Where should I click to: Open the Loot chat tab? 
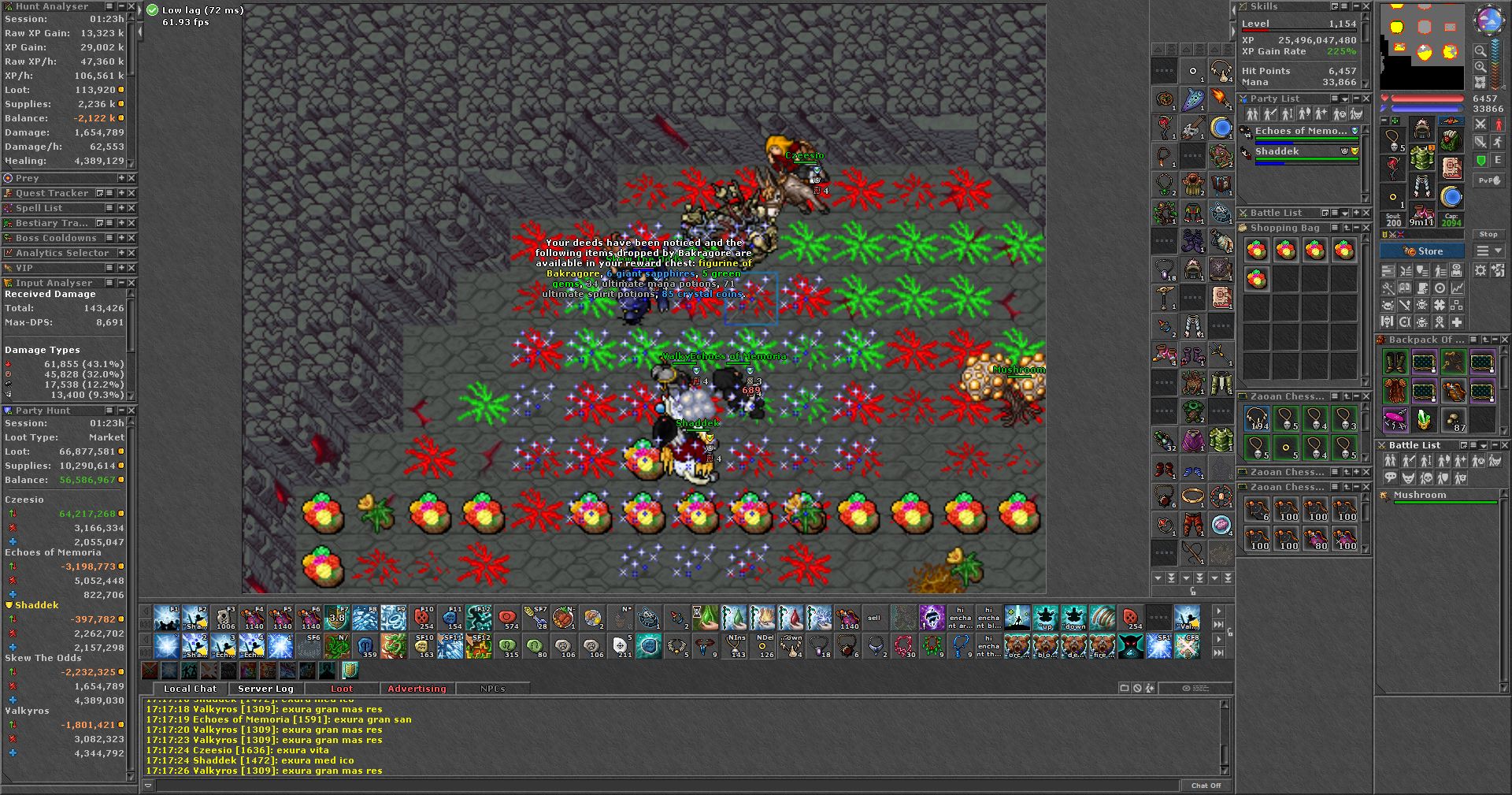[x=342, y=689]
